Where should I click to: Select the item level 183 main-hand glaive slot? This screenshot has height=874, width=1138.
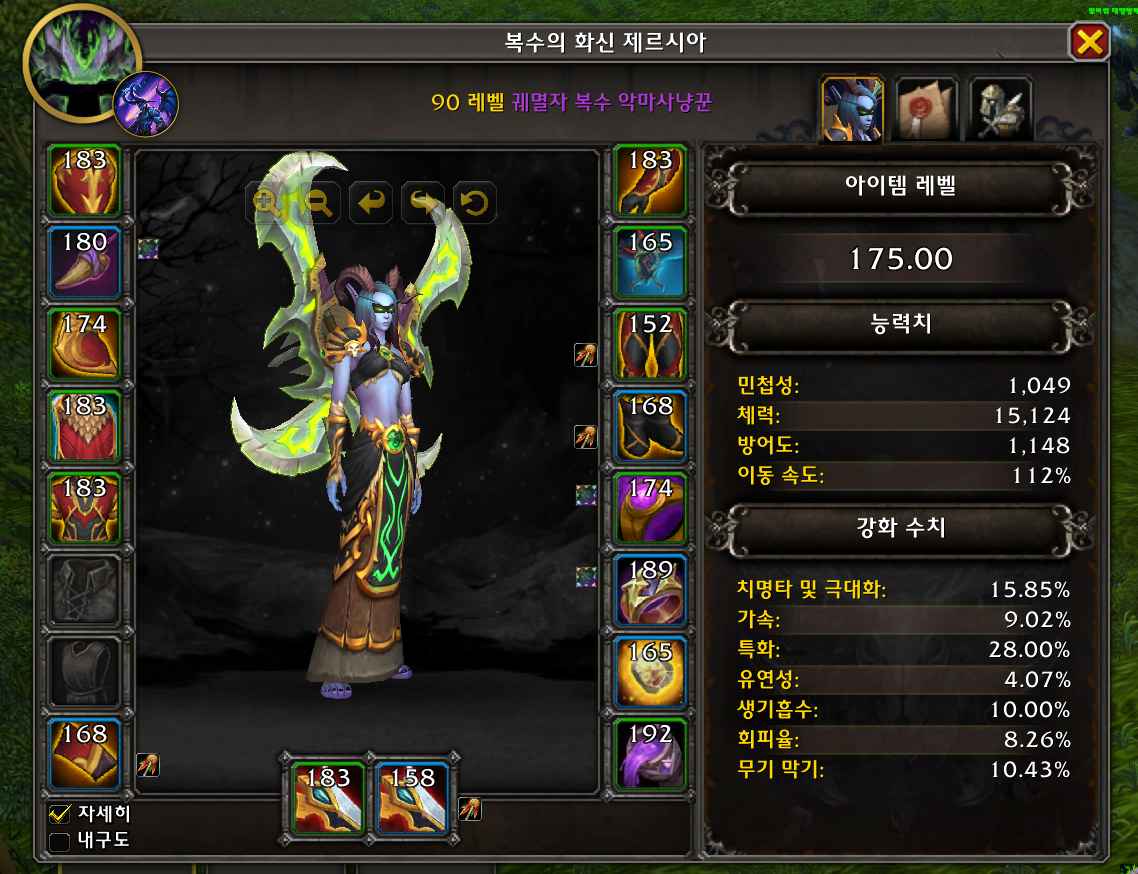coord(329,797)
